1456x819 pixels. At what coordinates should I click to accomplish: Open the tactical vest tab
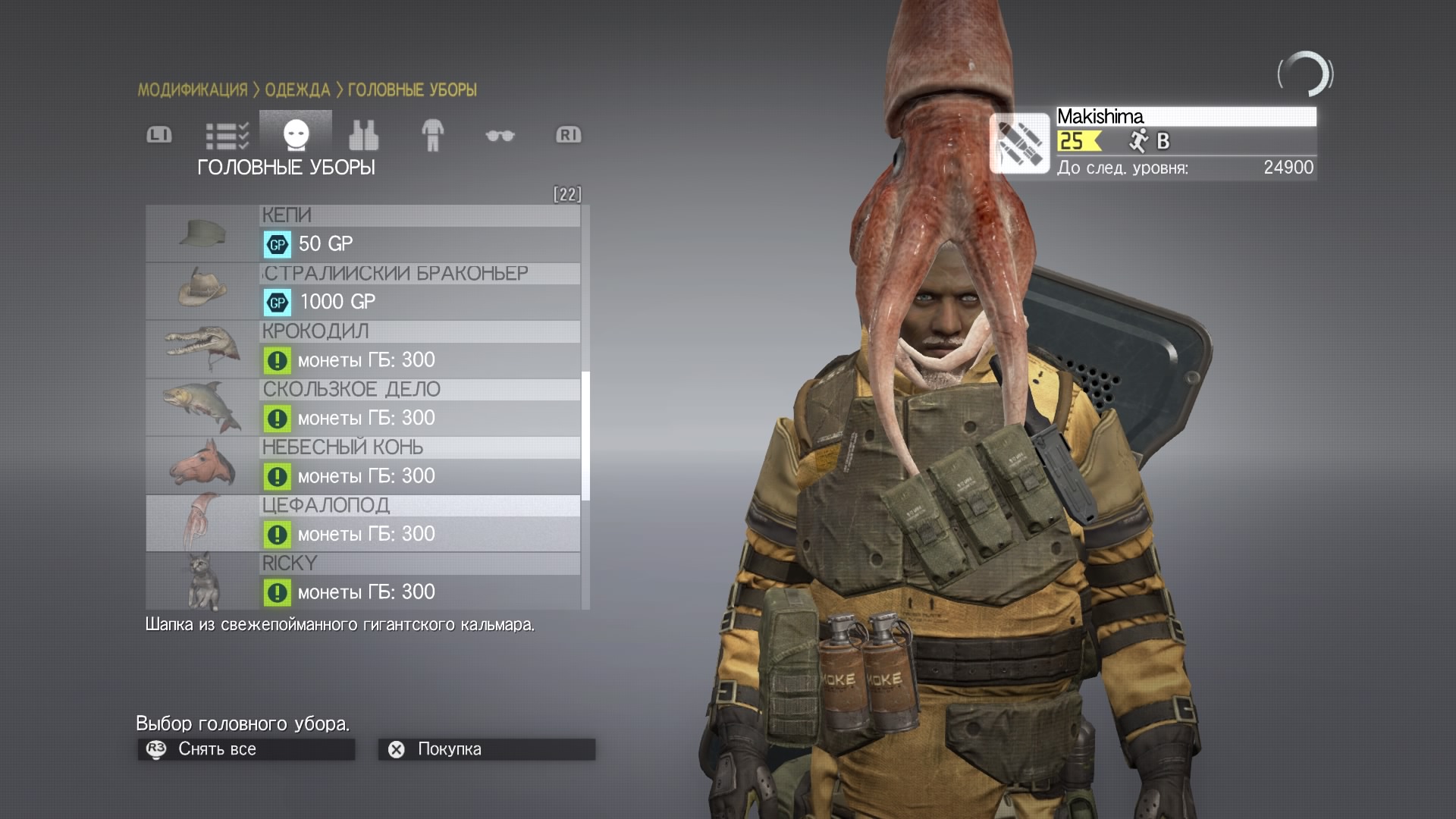click(363, 136)
